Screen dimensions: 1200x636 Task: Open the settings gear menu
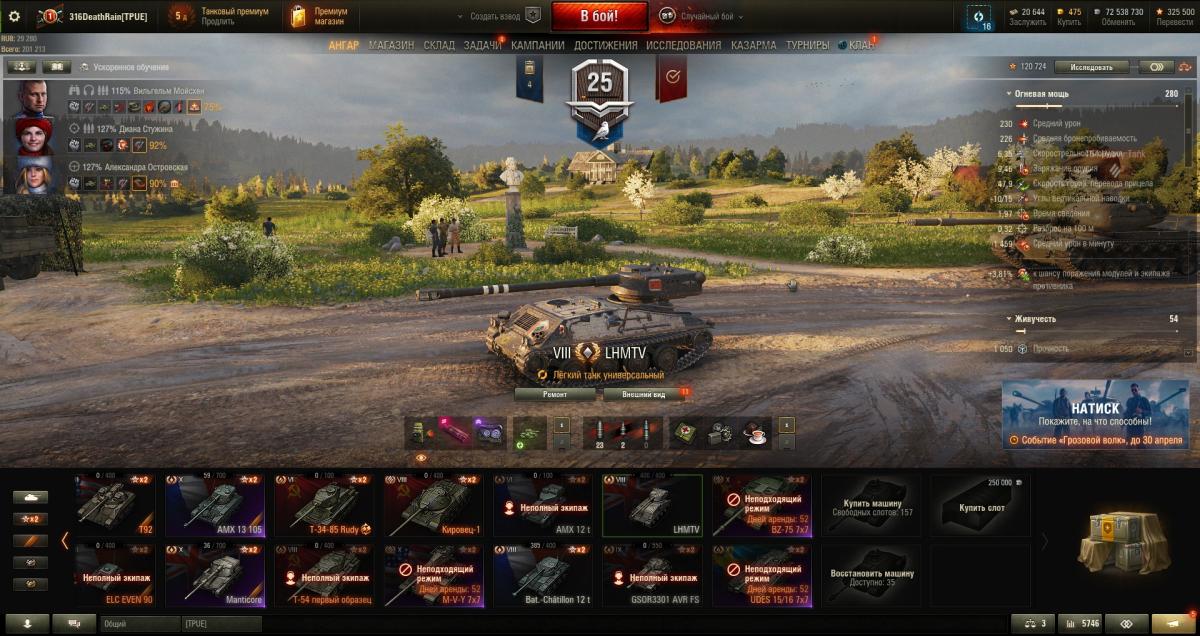coord(14,16)
